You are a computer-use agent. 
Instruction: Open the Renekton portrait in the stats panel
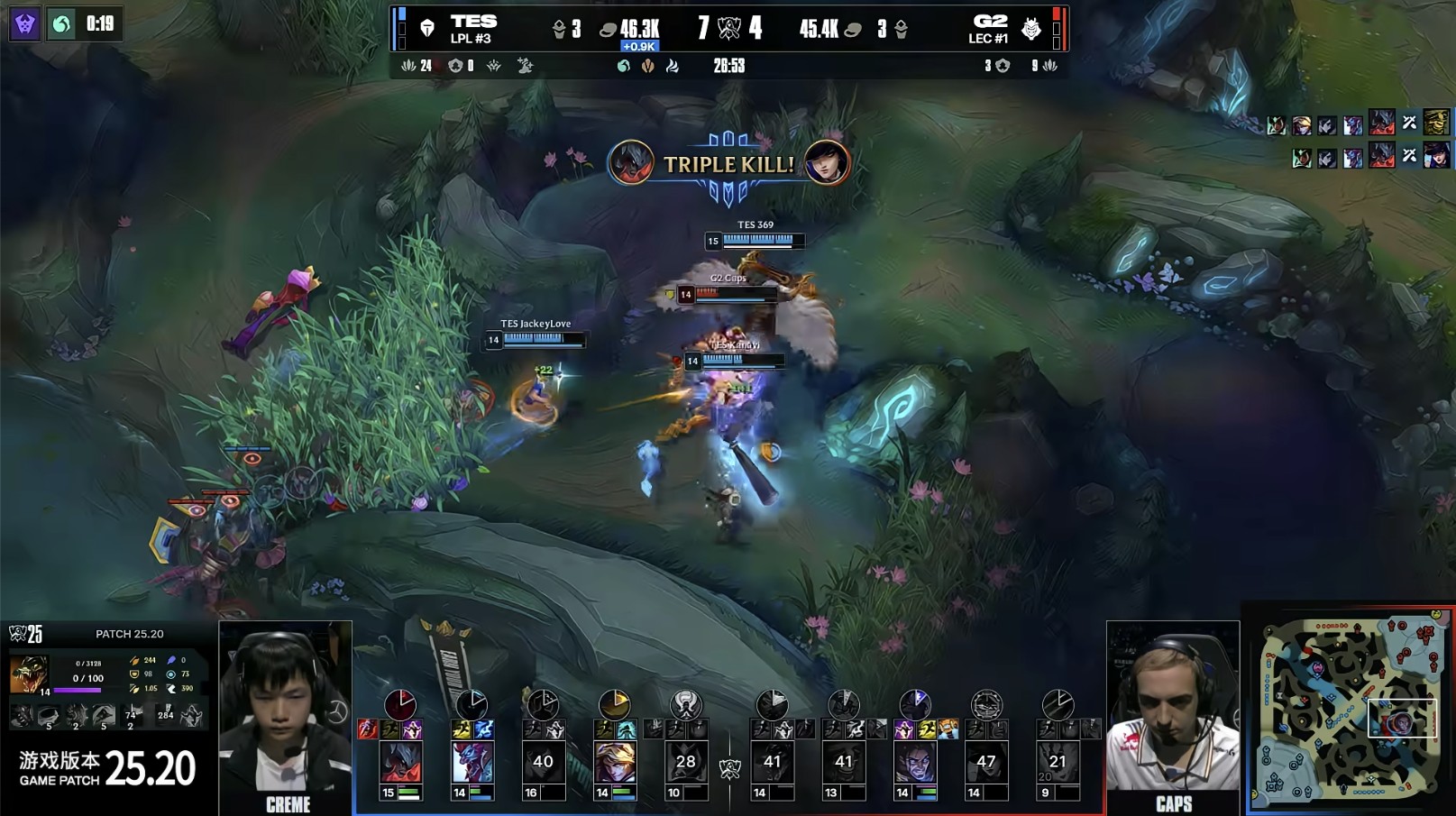[x=27, y=674]
